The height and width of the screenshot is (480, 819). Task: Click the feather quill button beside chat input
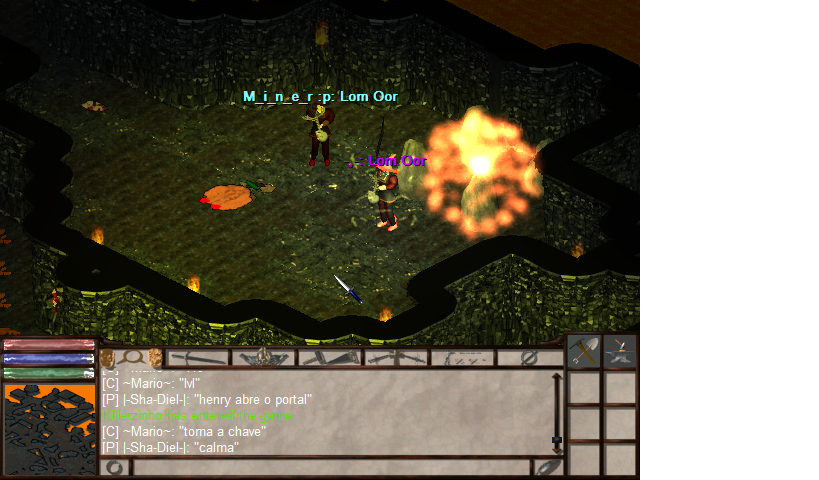coord(549,467)
